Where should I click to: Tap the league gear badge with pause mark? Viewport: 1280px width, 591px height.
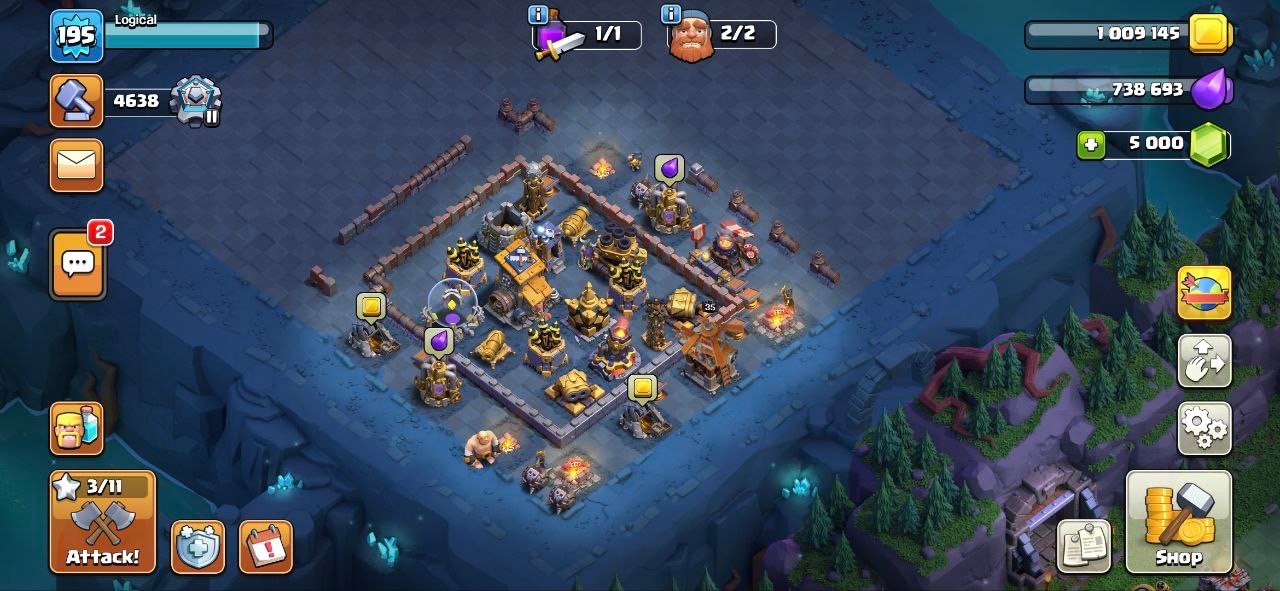pyautogui.click(x=195, y=101)
